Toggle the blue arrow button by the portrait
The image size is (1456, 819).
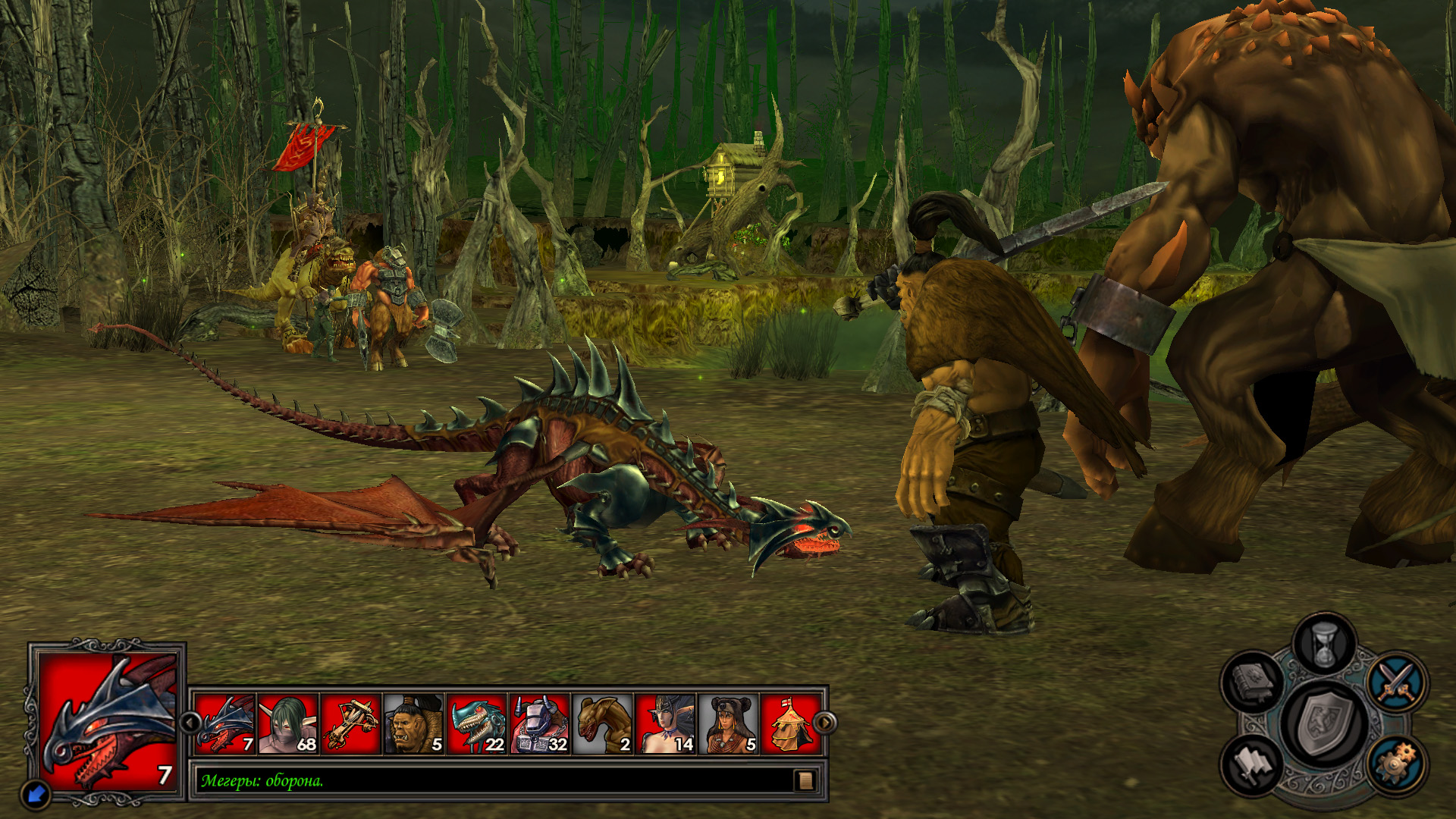[36, 794]
